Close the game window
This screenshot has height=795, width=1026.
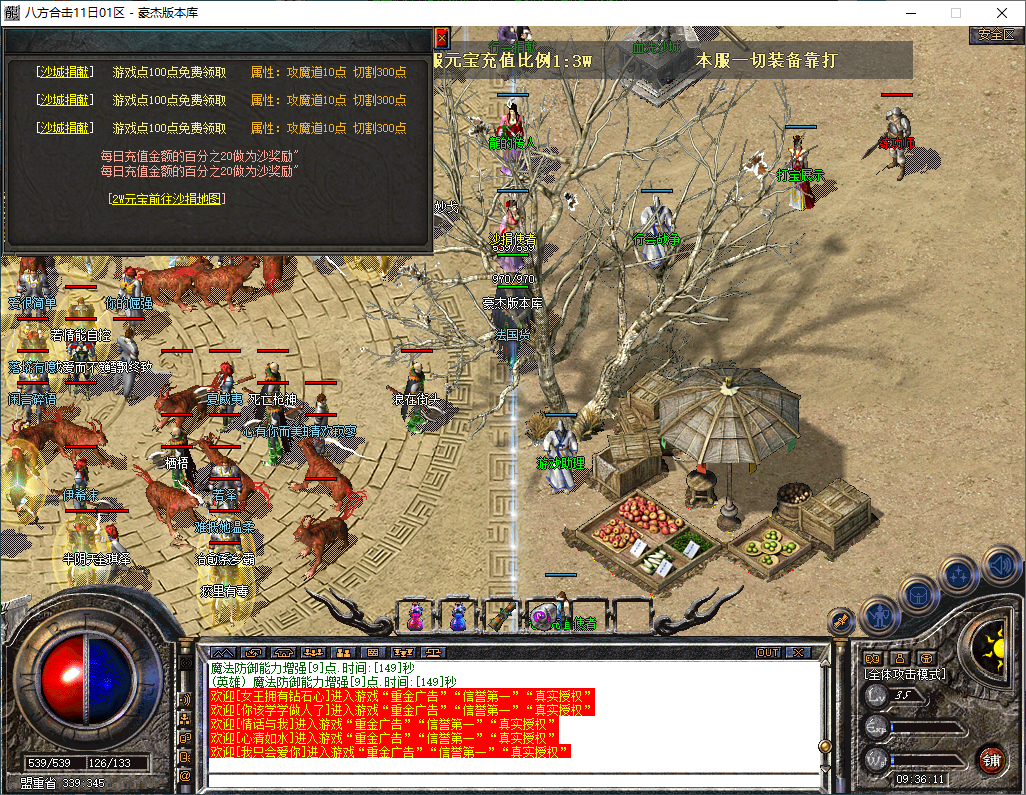point(1002,13)
